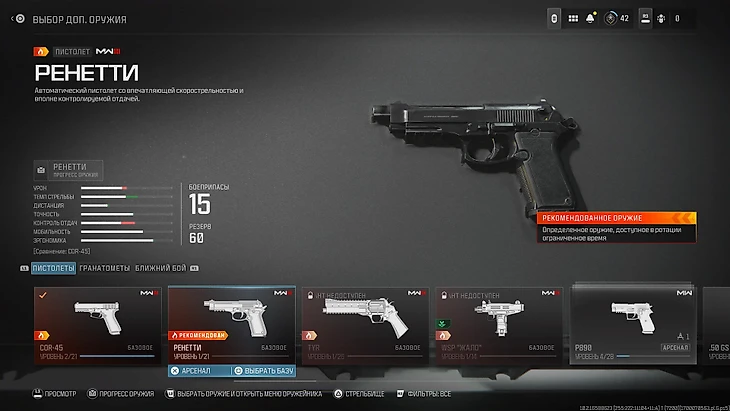Viewport: 730px width, 411px height.
Task: Select the locked WSP "Жало" card
Action: (x=497, y=324)
